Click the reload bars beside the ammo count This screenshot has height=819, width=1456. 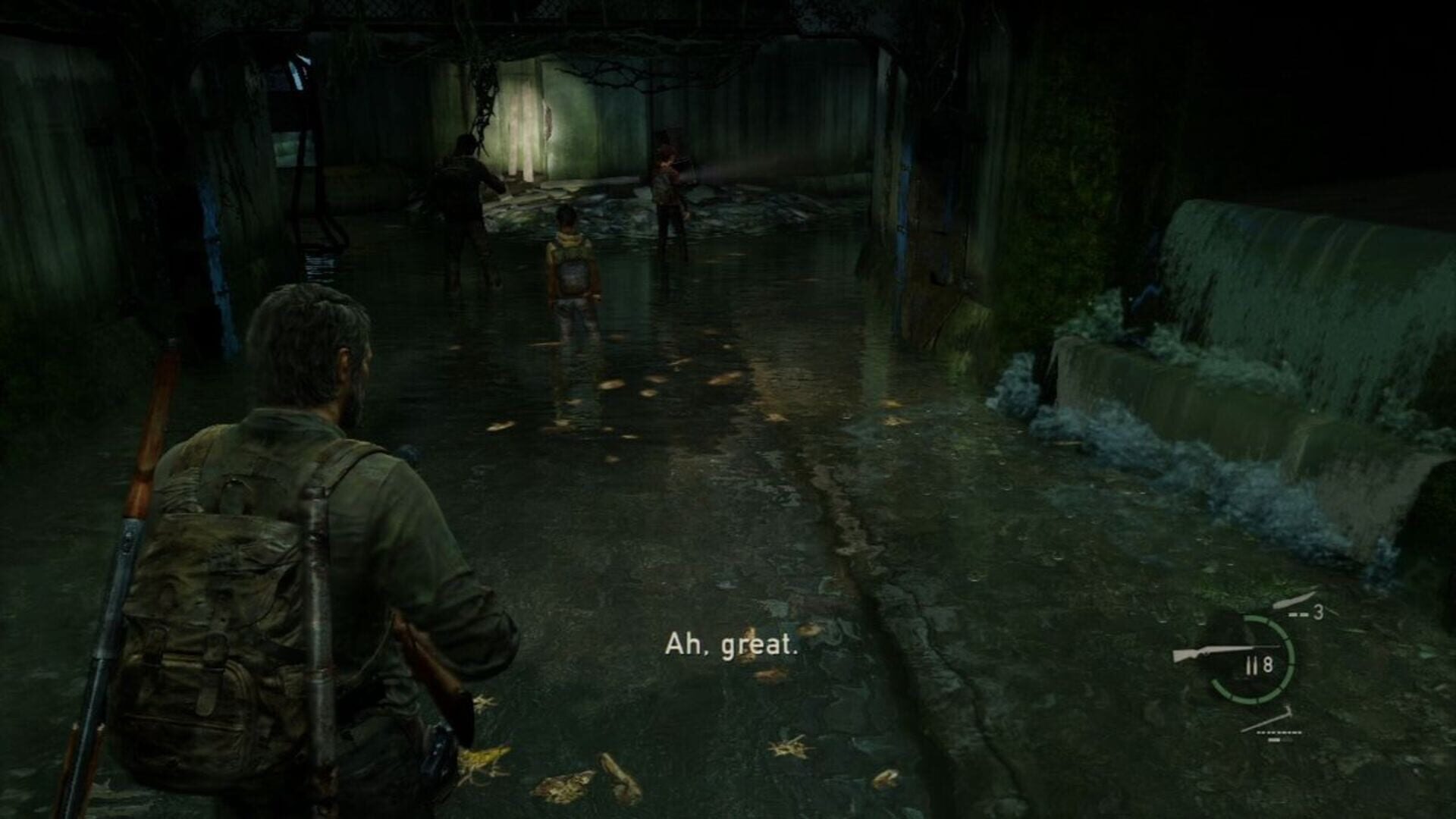point(1250,664)
